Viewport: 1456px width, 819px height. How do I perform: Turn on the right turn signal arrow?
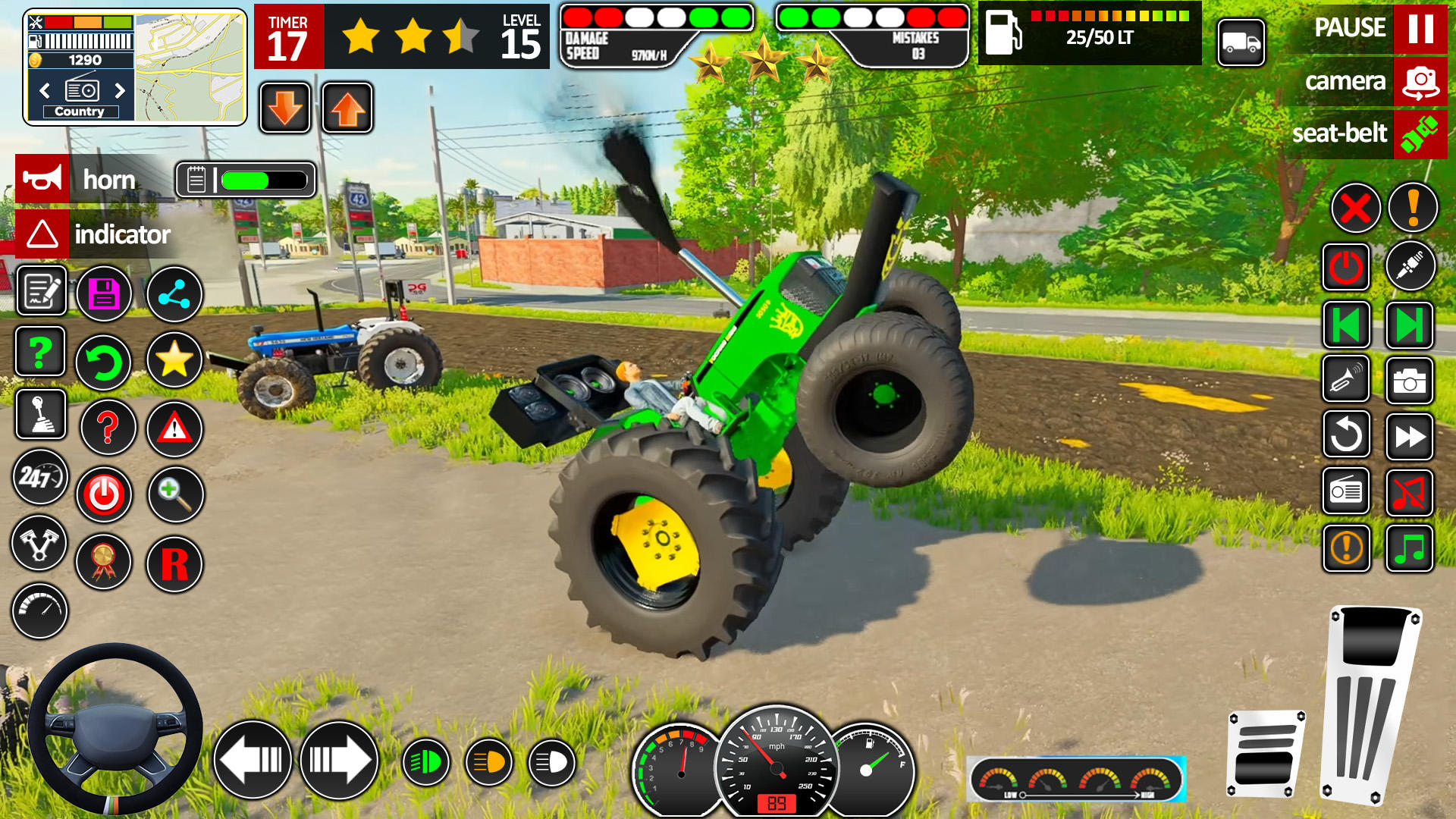[x=339, y=760]
